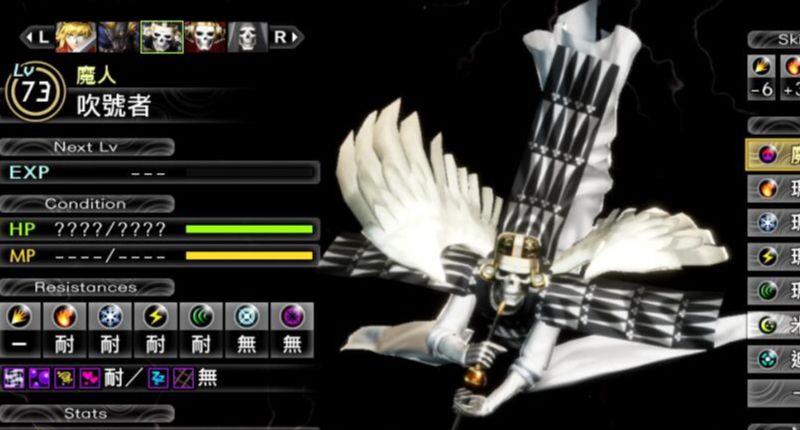This screenshot has width=800, height=430.
Task: Select the ice snowflake skill row
Action: pyautogui.click(x=773, y=222)
